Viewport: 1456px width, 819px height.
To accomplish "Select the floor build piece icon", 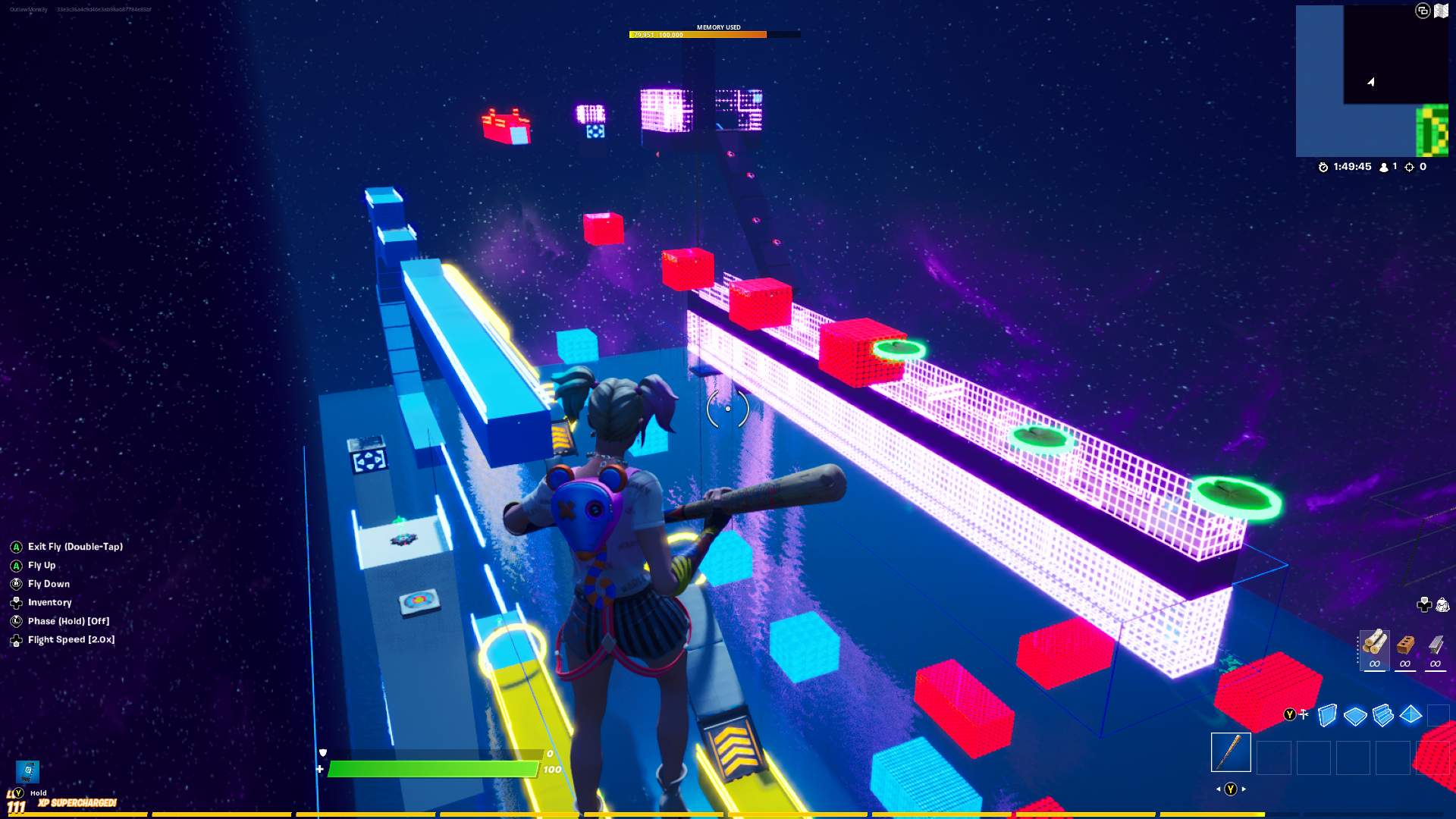I will (1356, 714).
